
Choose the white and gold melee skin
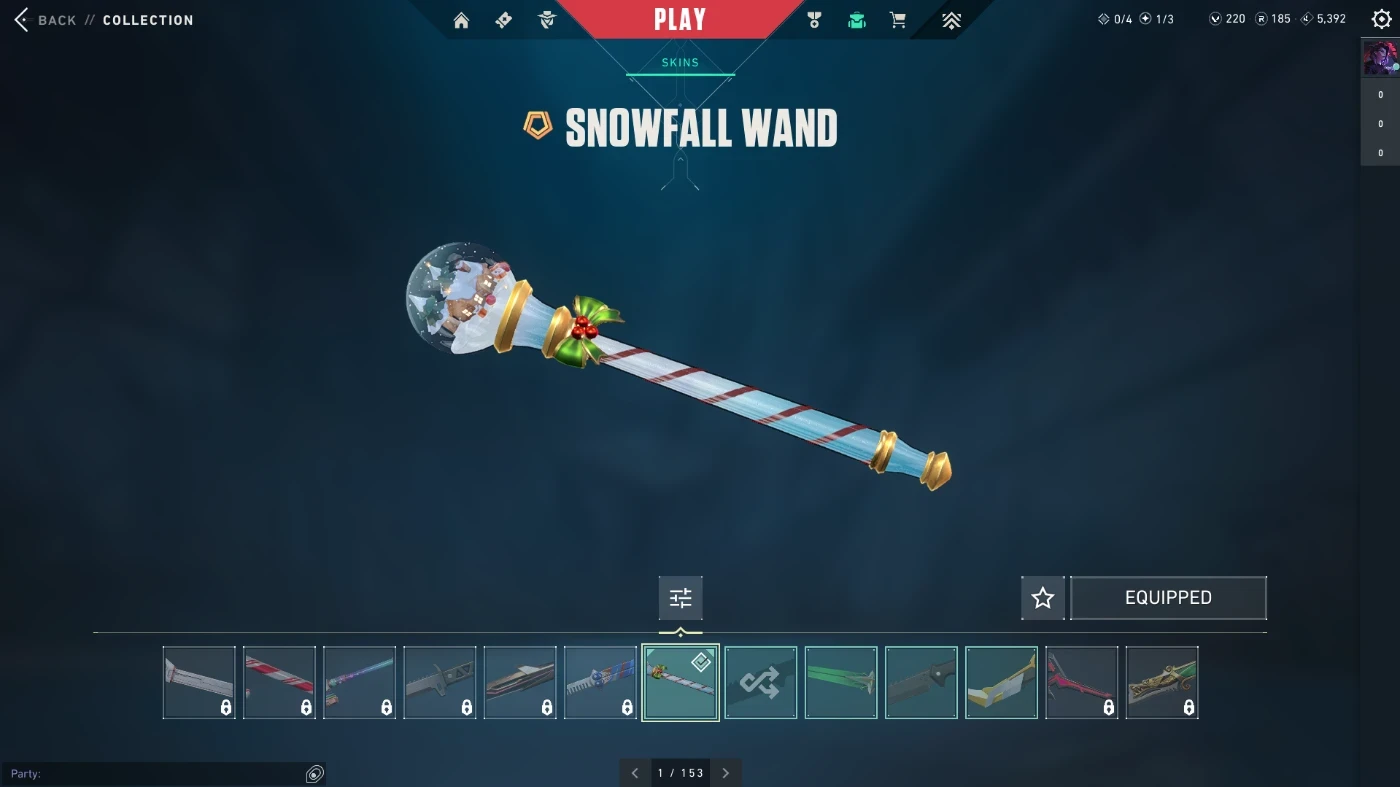[x=1001, y=683]
